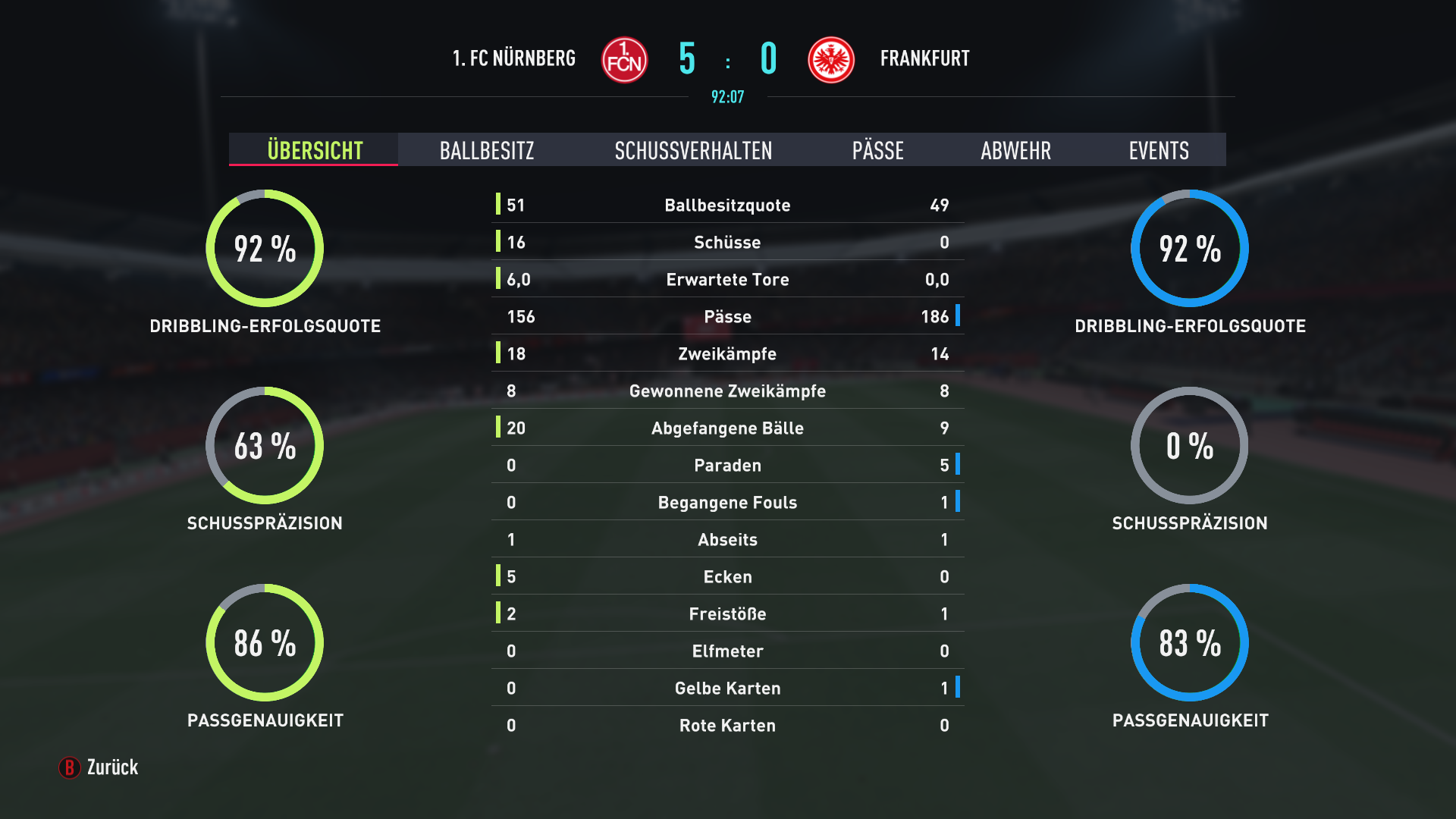The height and width of the screenshot is (819, 1456).
Task: Open the Schussverhalten tab
Action: pyautogui.click(x=693, y=150)
